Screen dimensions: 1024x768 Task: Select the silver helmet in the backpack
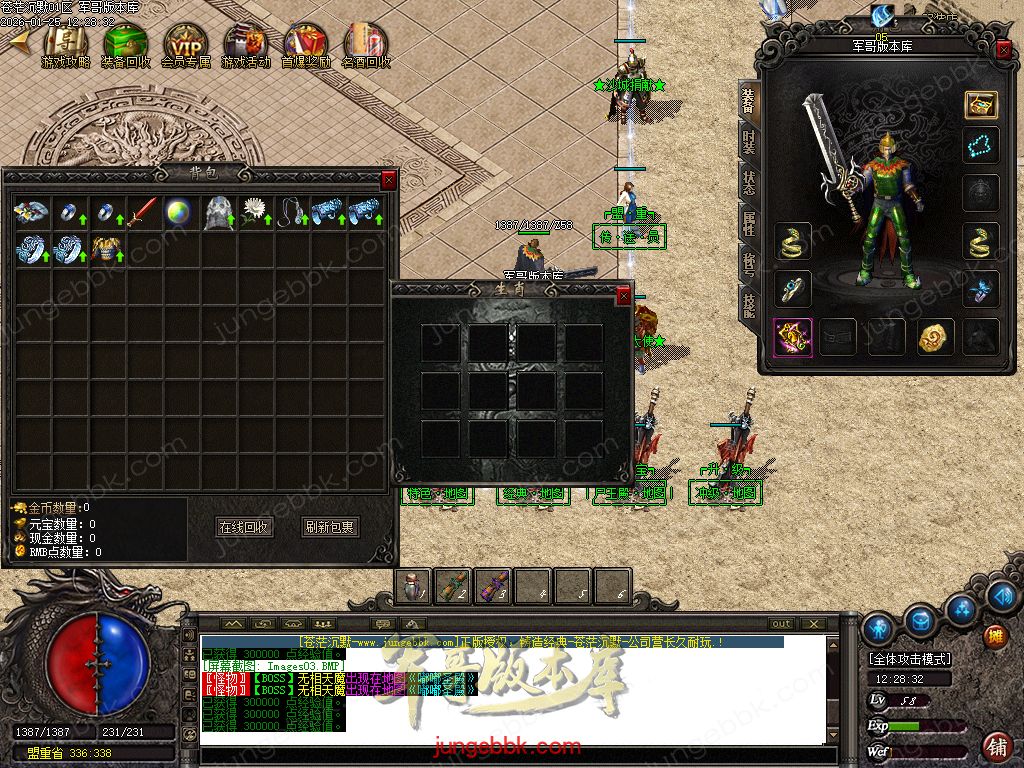[217, 212]
